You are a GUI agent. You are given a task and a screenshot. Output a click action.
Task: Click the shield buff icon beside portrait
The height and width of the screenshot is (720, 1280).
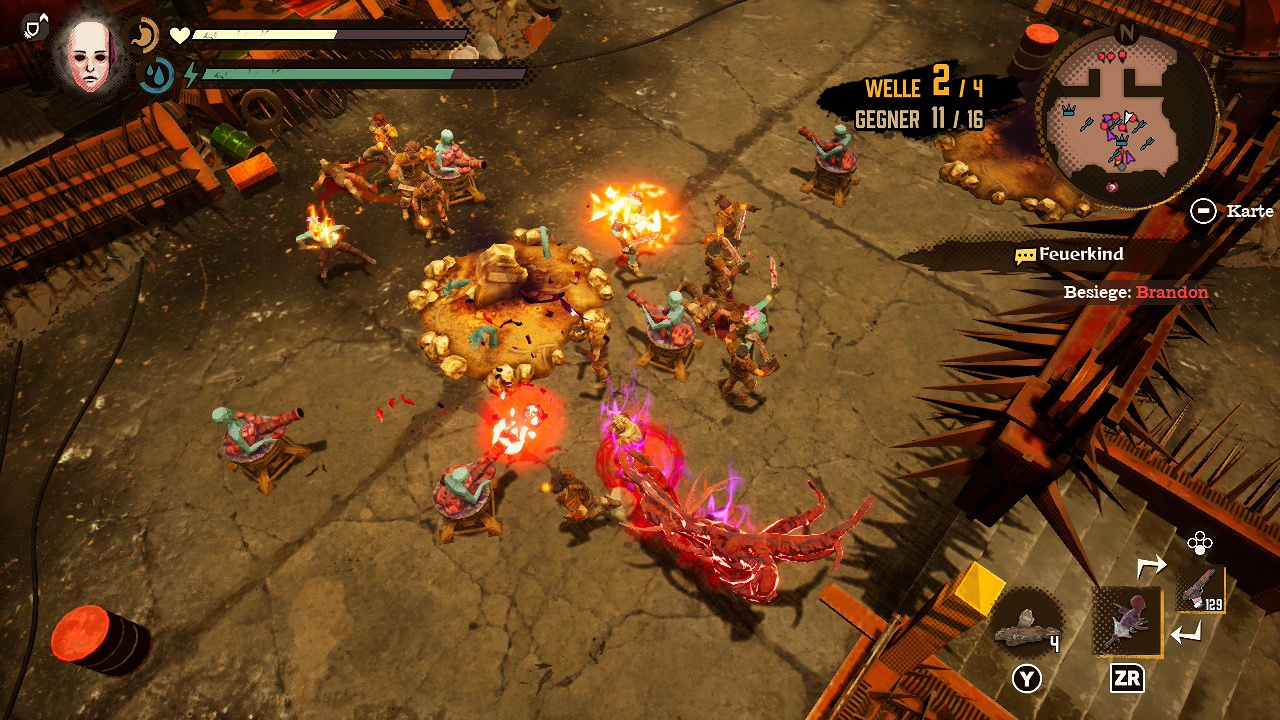click(35, 27)
